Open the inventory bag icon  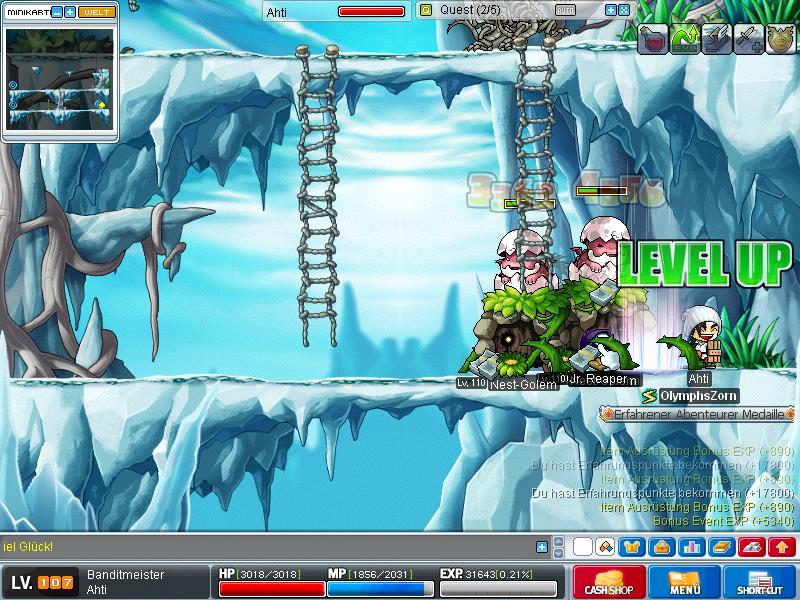(661, 547)
